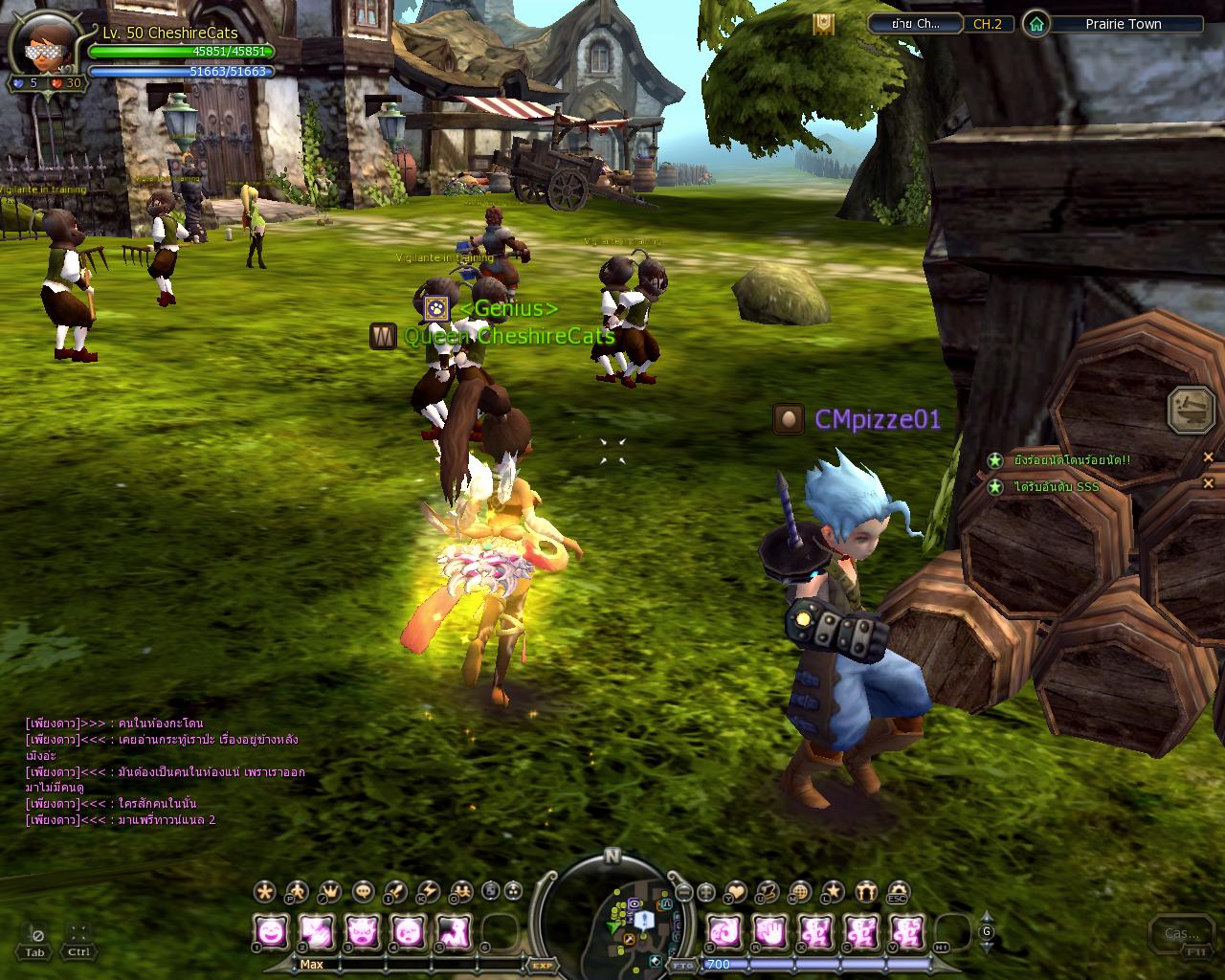Image resolution: width=1225 pixels, height=980 pixels.
Task: Activate the open hand skill icon
Action: (770, 930)
